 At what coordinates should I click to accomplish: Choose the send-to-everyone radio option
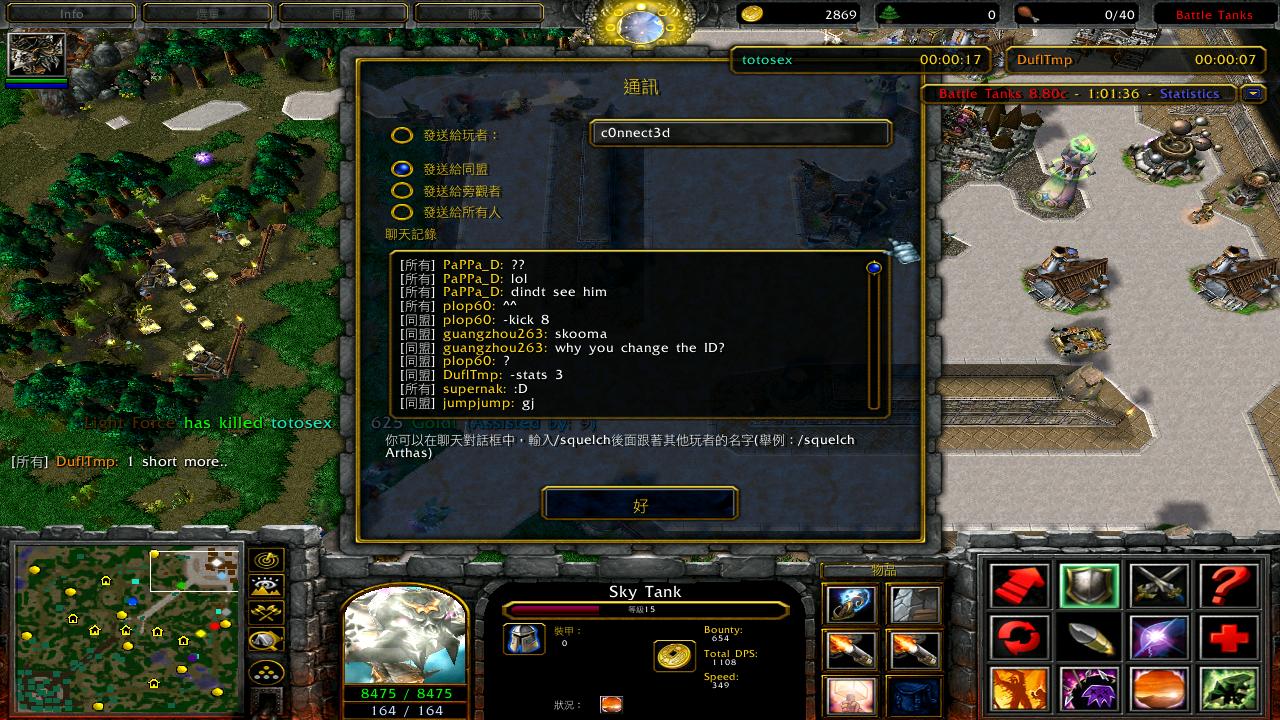(401, 211)
